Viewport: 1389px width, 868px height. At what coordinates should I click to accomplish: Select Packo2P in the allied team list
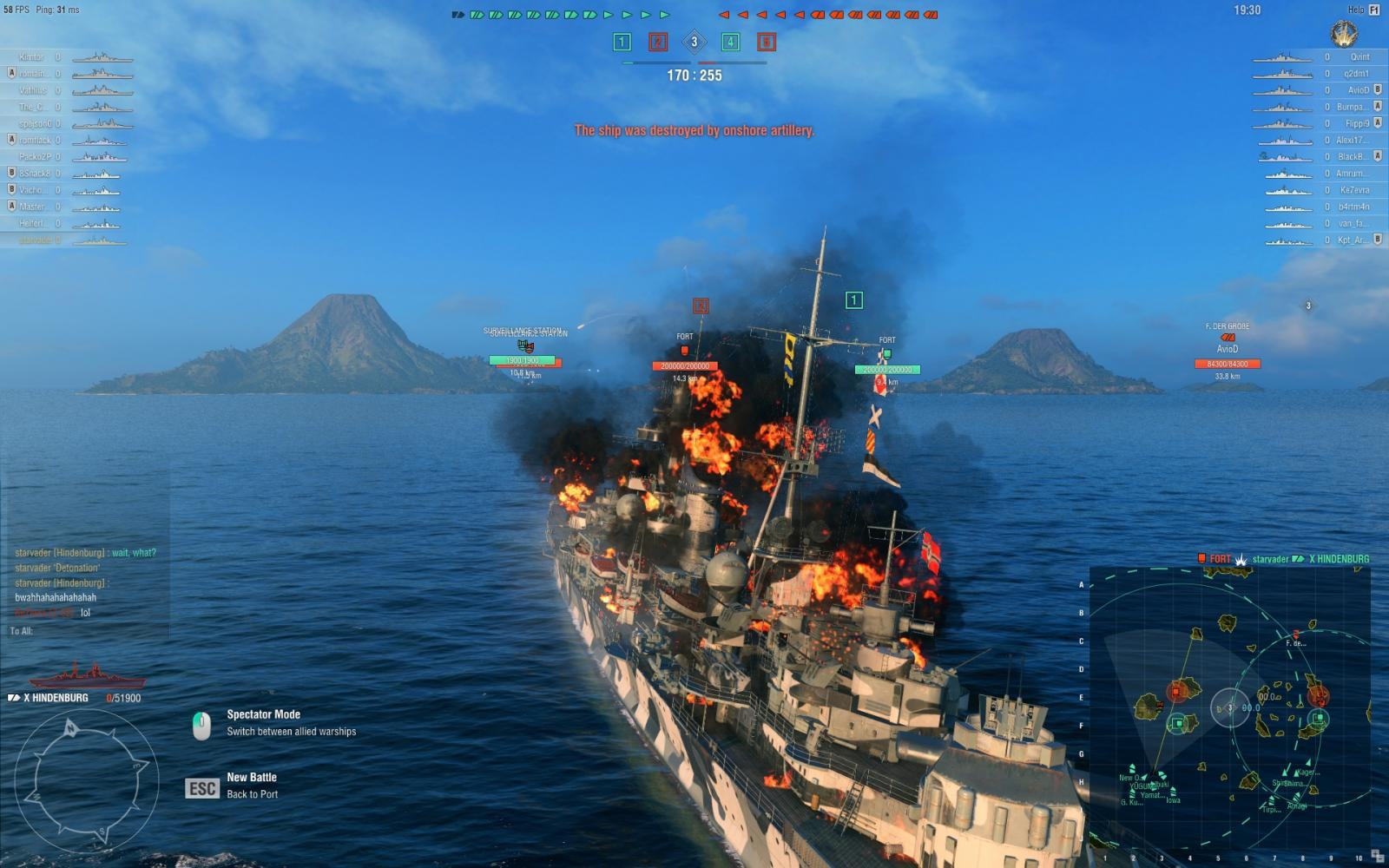tap(36, 157)
